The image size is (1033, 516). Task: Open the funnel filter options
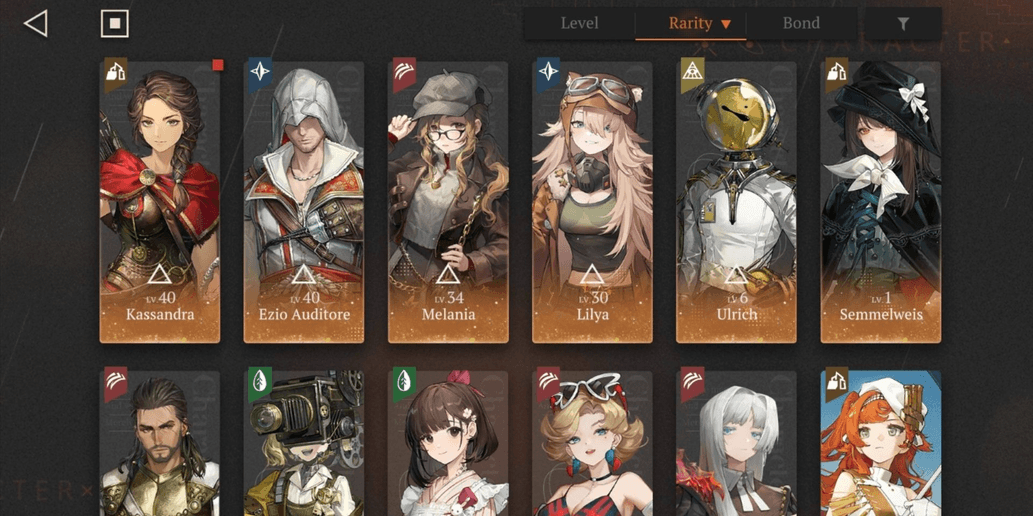(x=903, y=24)
